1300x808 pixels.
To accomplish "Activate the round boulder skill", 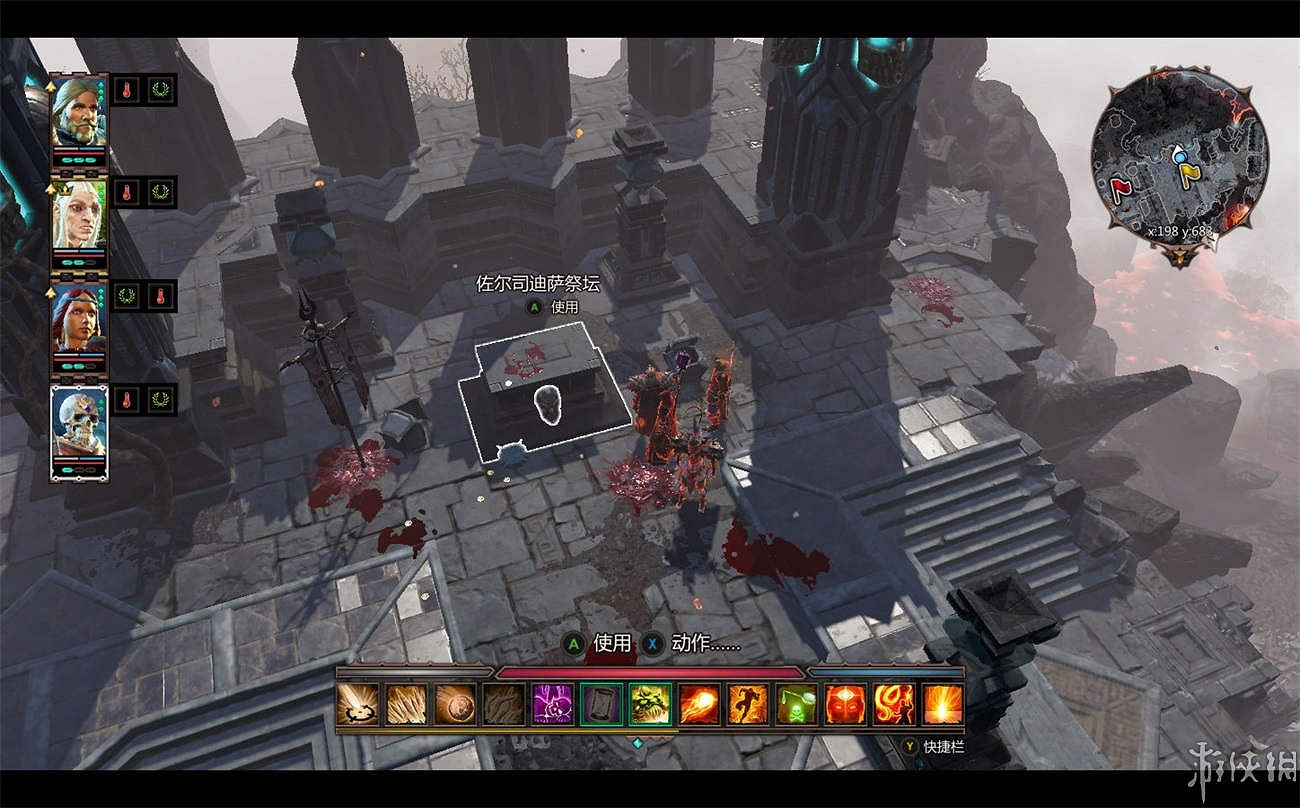I will 455,704.
